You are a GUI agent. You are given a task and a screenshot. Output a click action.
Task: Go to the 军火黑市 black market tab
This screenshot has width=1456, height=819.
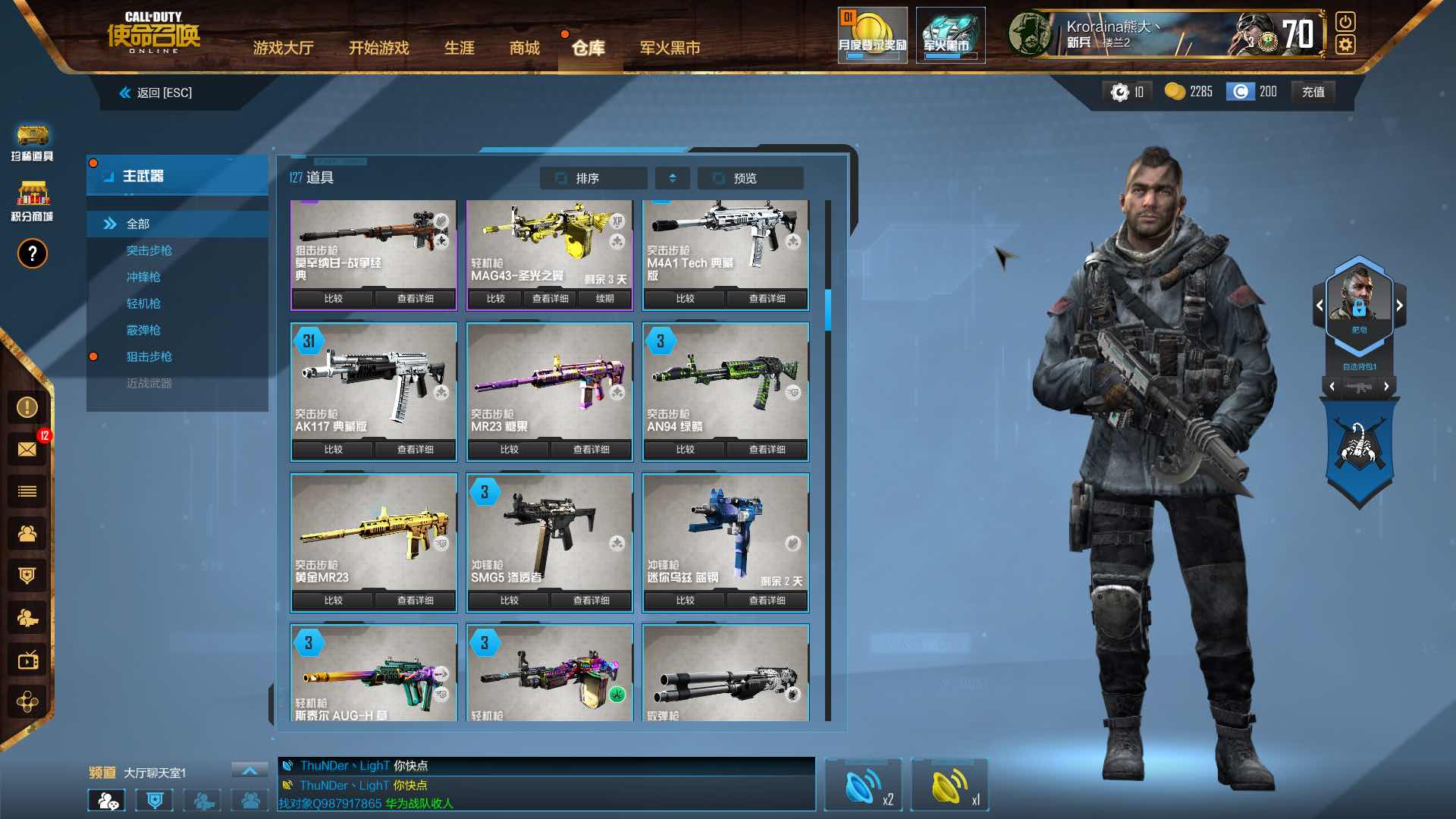pos(670,48)
